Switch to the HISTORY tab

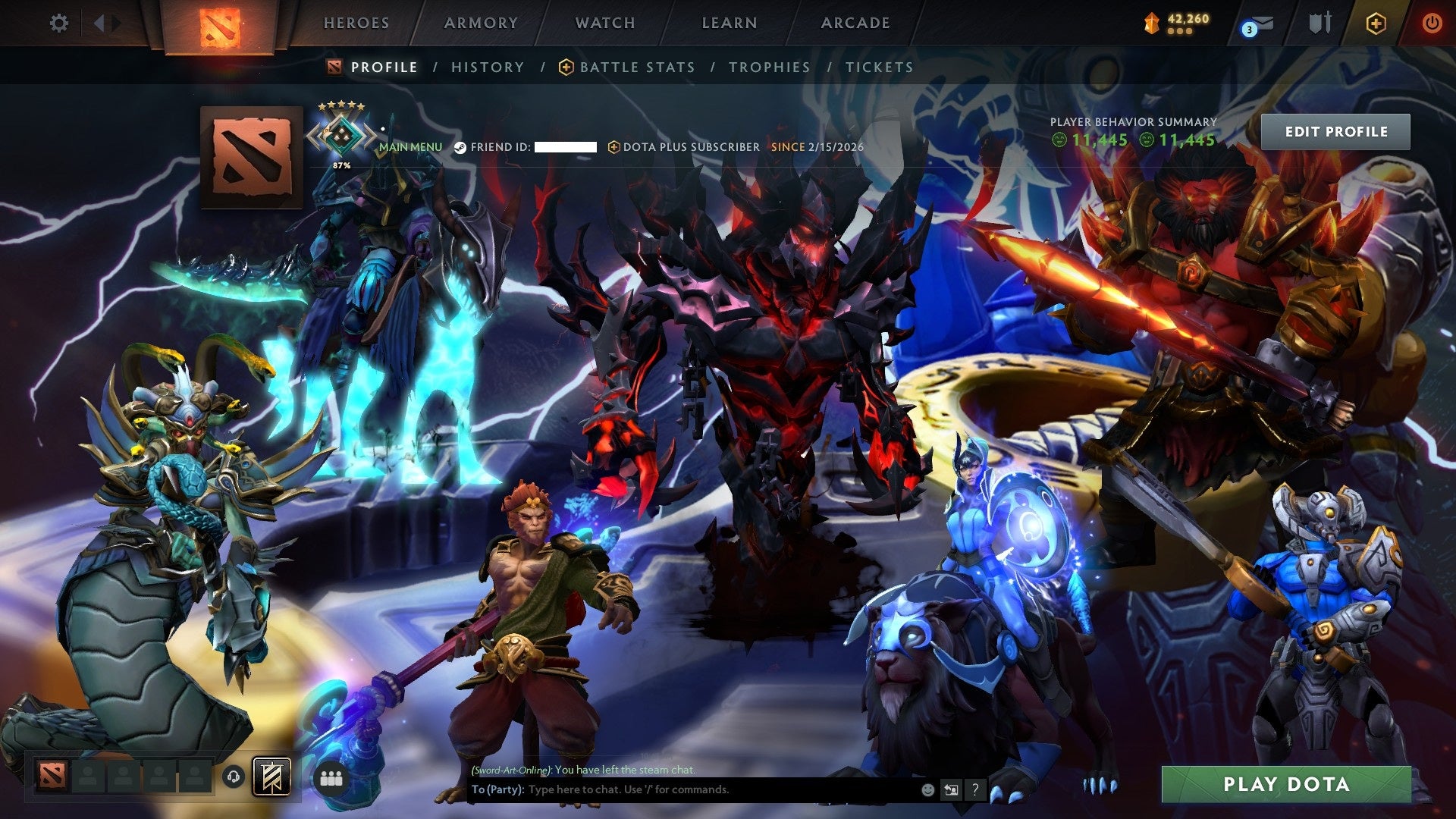(x=487, y=67)
